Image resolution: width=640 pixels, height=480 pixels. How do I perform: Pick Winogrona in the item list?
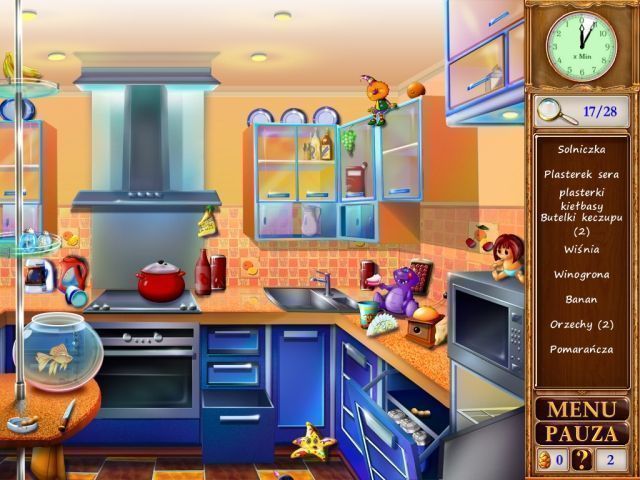pos(581,274)
